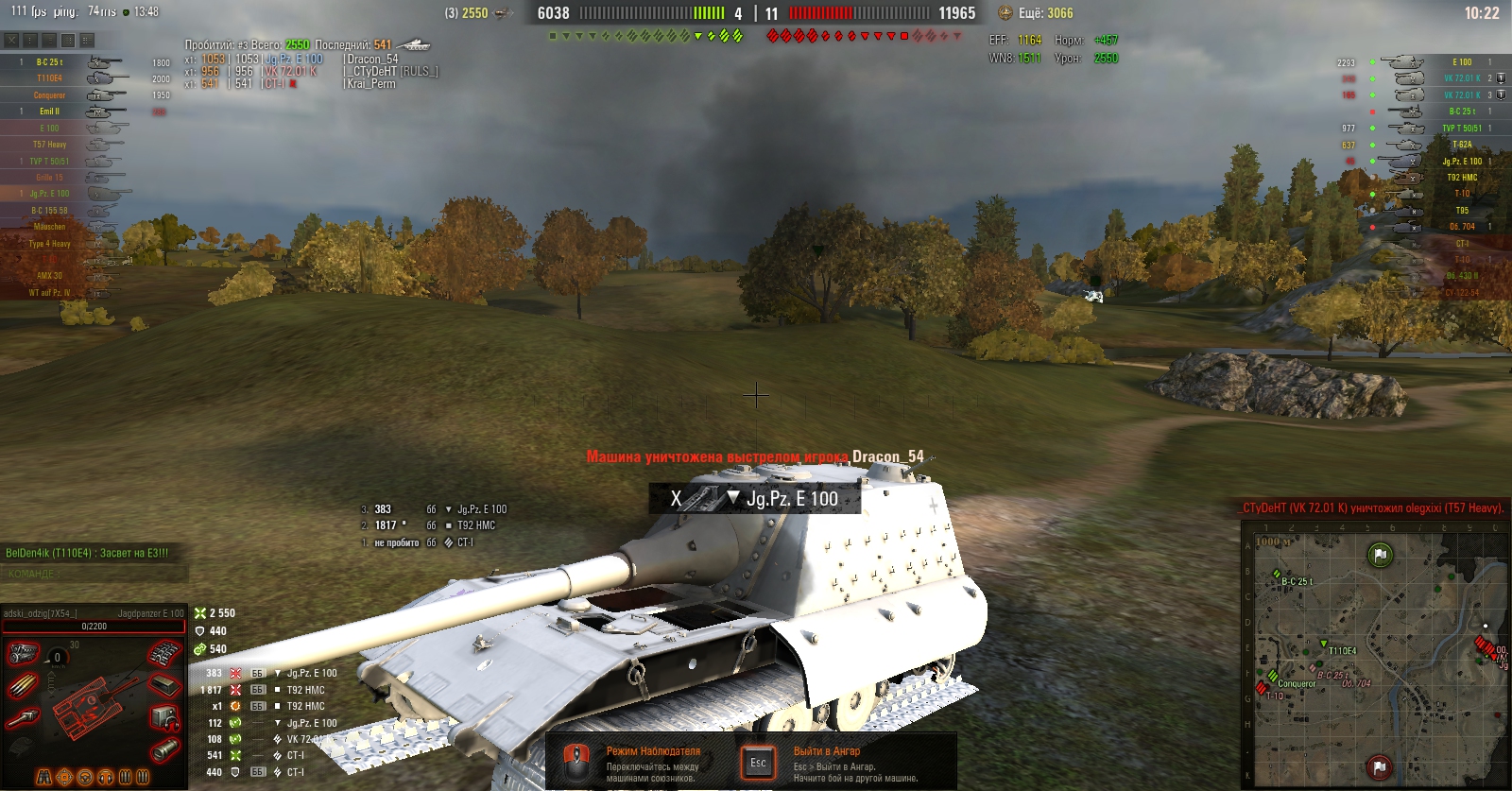Click the red base flag on the minimap
Screen dimensions: 1512x791
click(x=1379, y=765)
